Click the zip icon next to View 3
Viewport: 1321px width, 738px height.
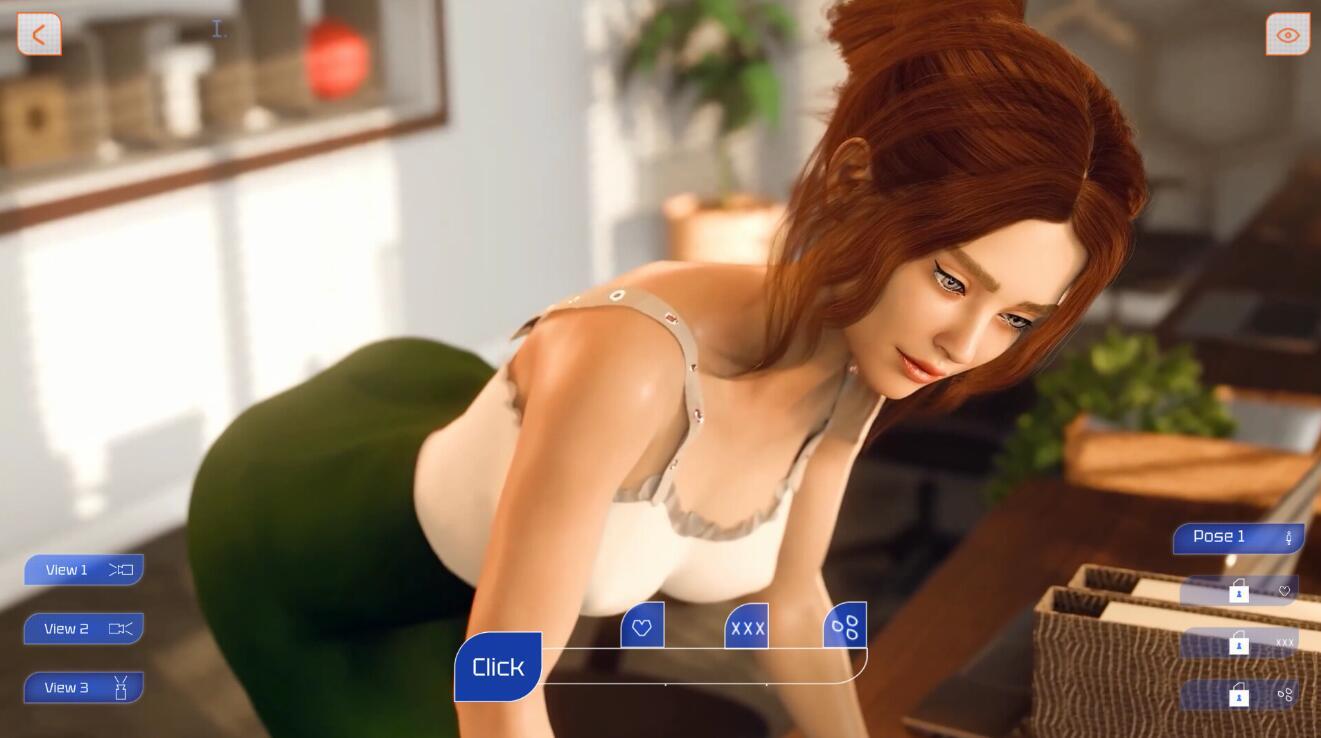[120, 687]
